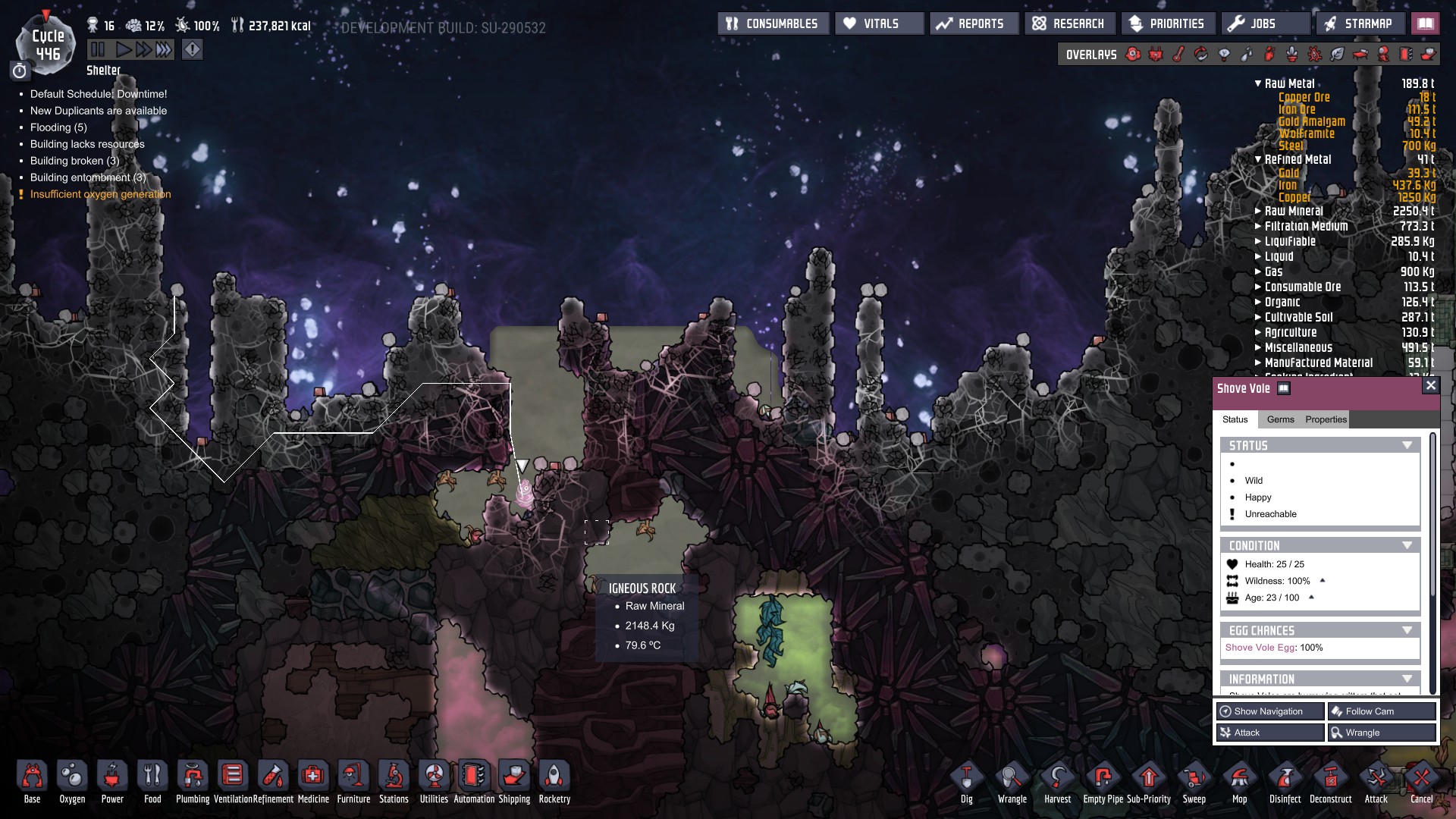The height and width of the screenshot is (819, 1456).
Task: Enable Follow Cam on the vole
Action: click(1381, 711)
